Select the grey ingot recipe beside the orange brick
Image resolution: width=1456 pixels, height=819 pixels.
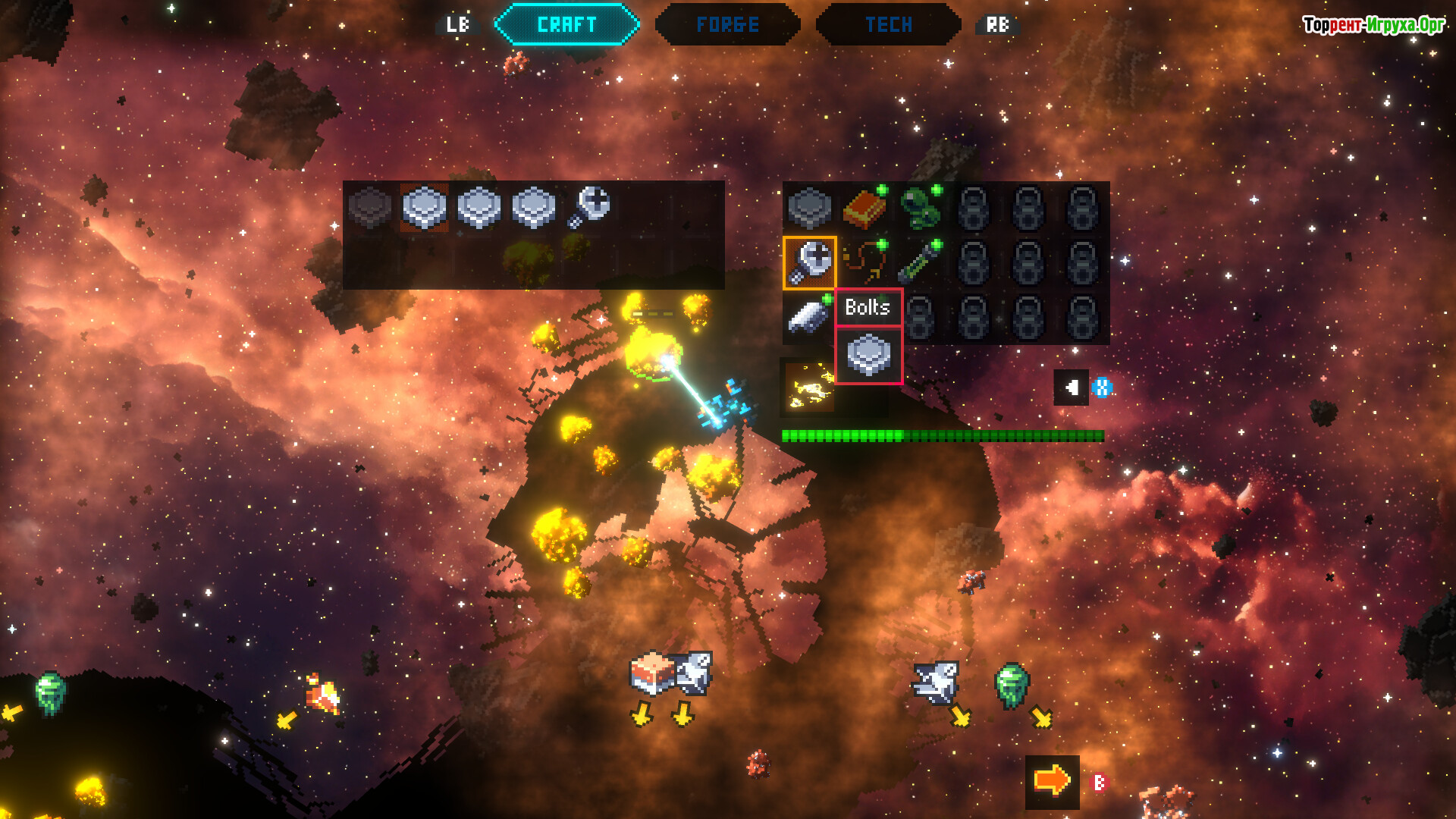(809, 208)
